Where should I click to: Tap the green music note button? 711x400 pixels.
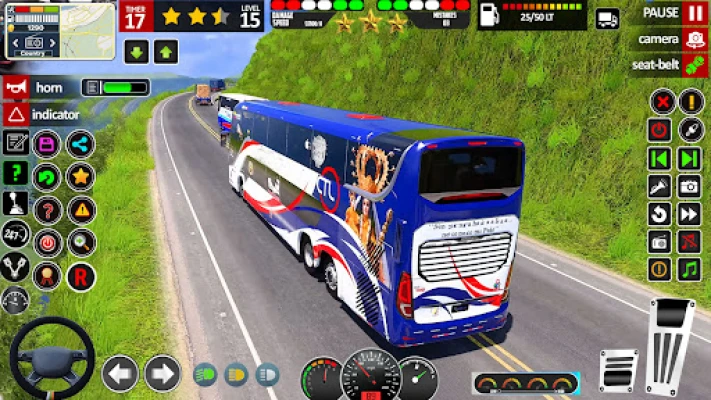(x=689, y=269)
